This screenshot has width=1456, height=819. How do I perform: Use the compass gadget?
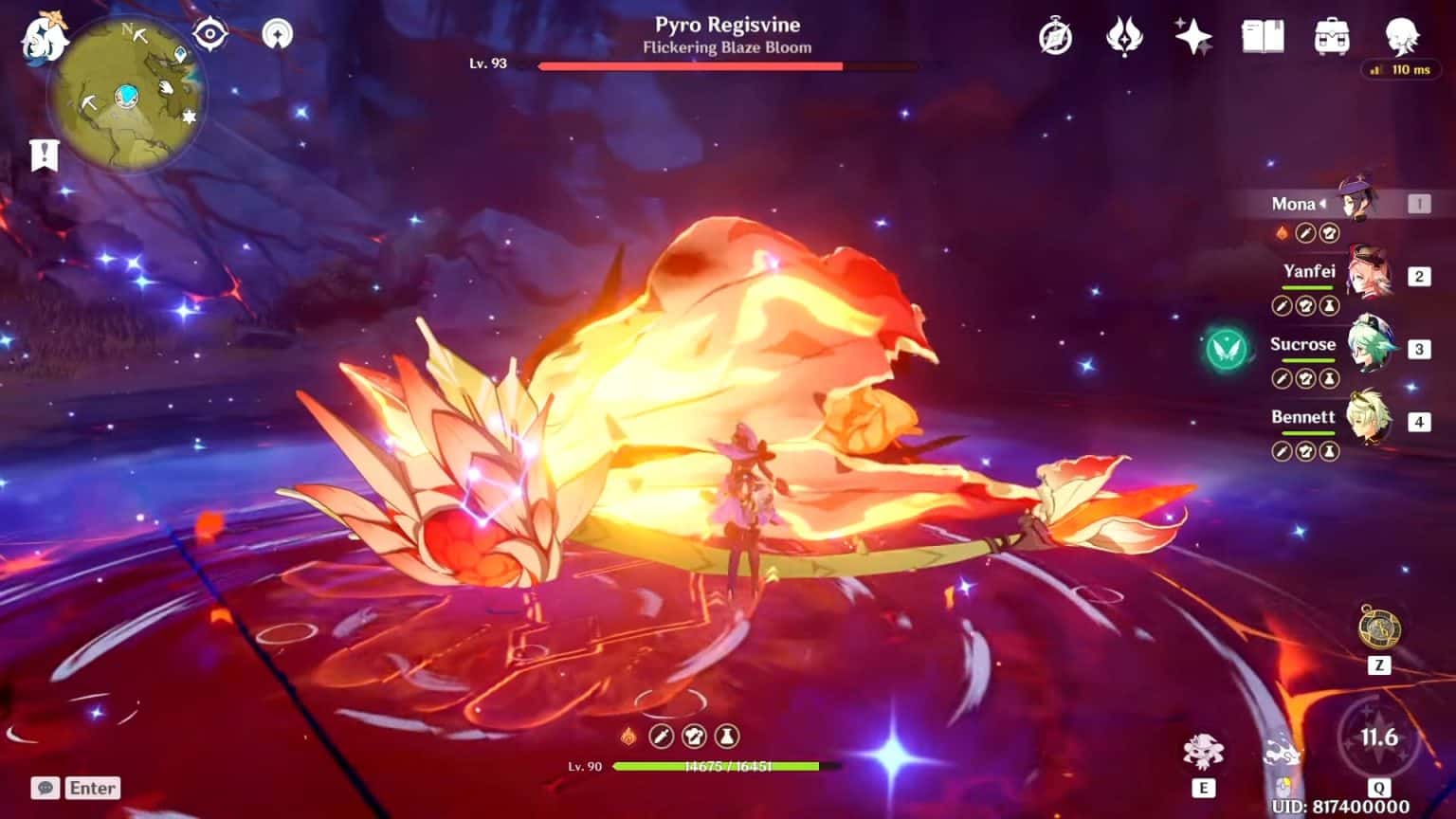[x=1379, y=628]
